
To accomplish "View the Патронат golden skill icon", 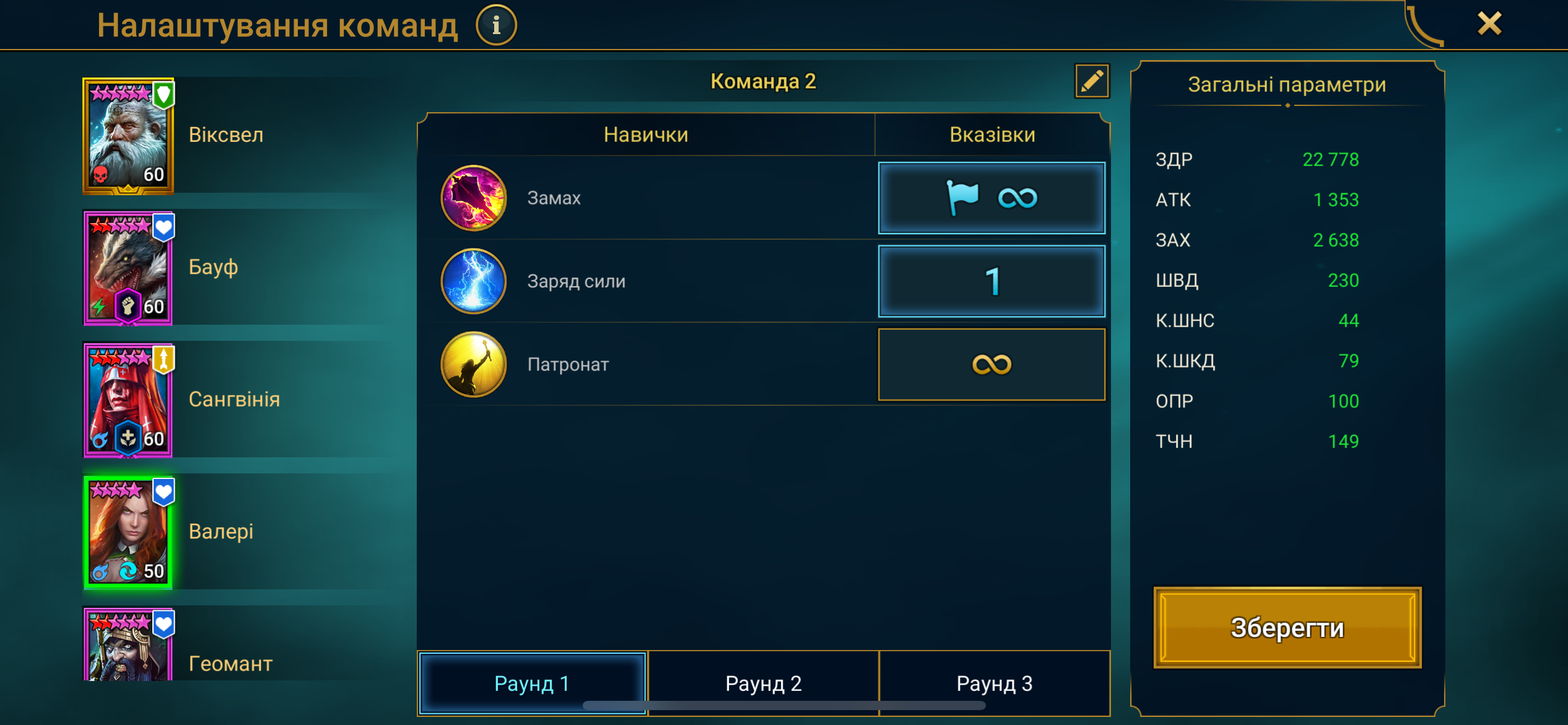I will [474, 364].
